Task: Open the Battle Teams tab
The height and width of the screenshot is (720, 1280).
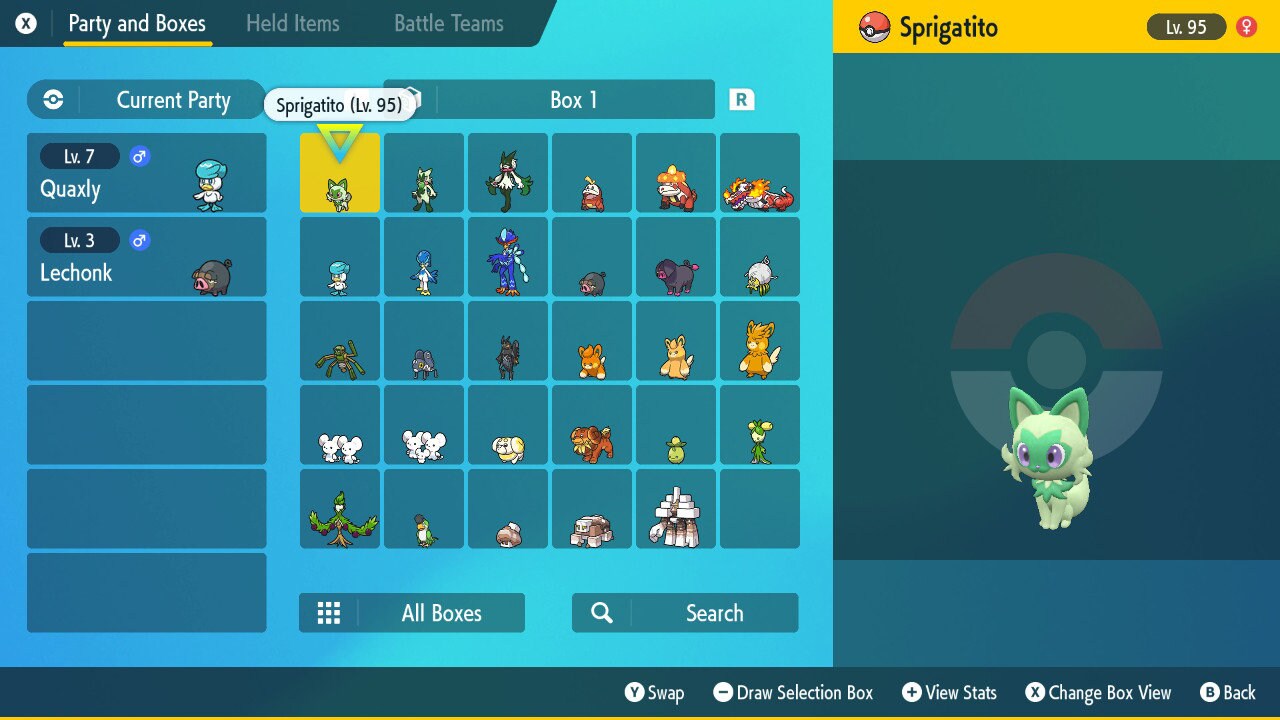Action: click(x=447, y=23)
